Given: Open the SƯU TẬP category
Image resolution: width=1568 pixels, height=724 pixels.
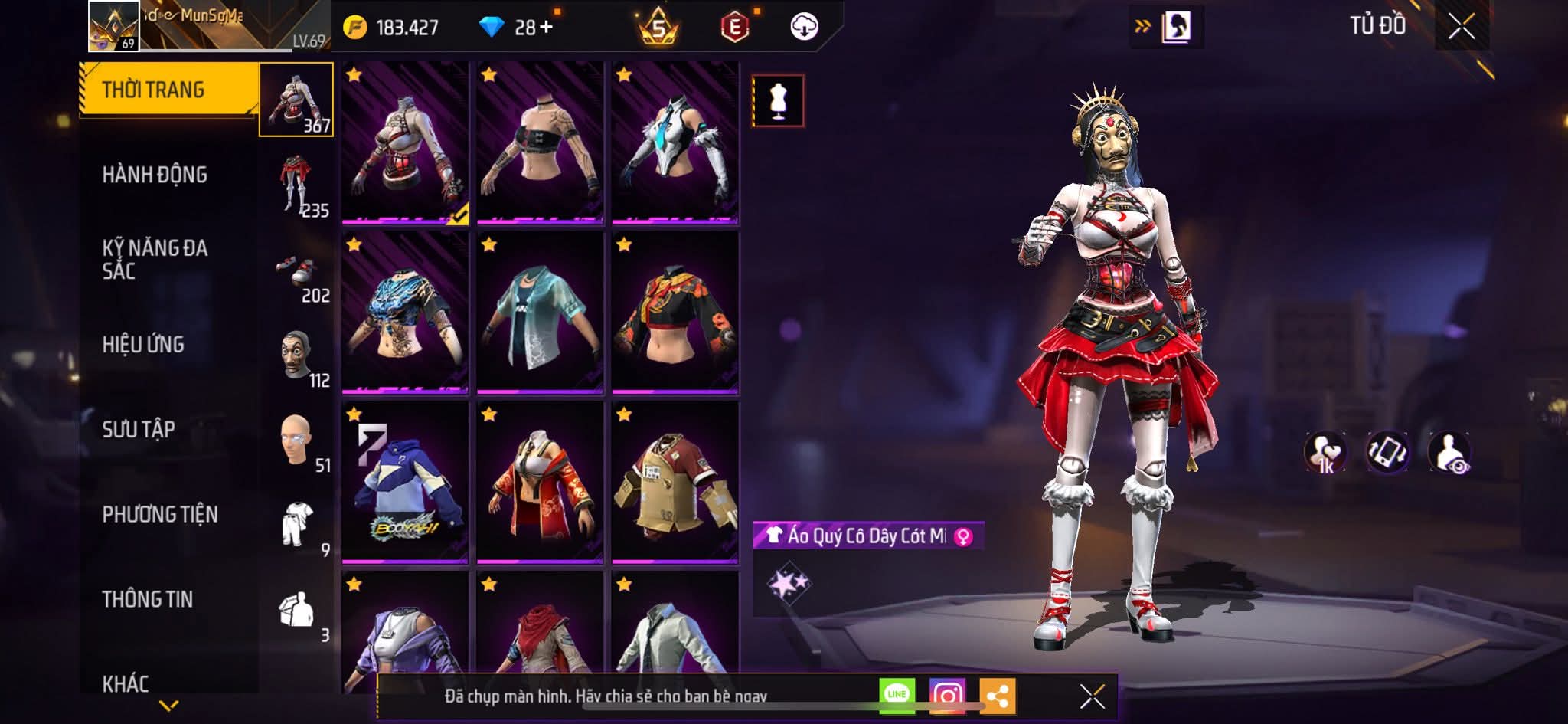Looking at the screenshot, I should tap(139, 429).
